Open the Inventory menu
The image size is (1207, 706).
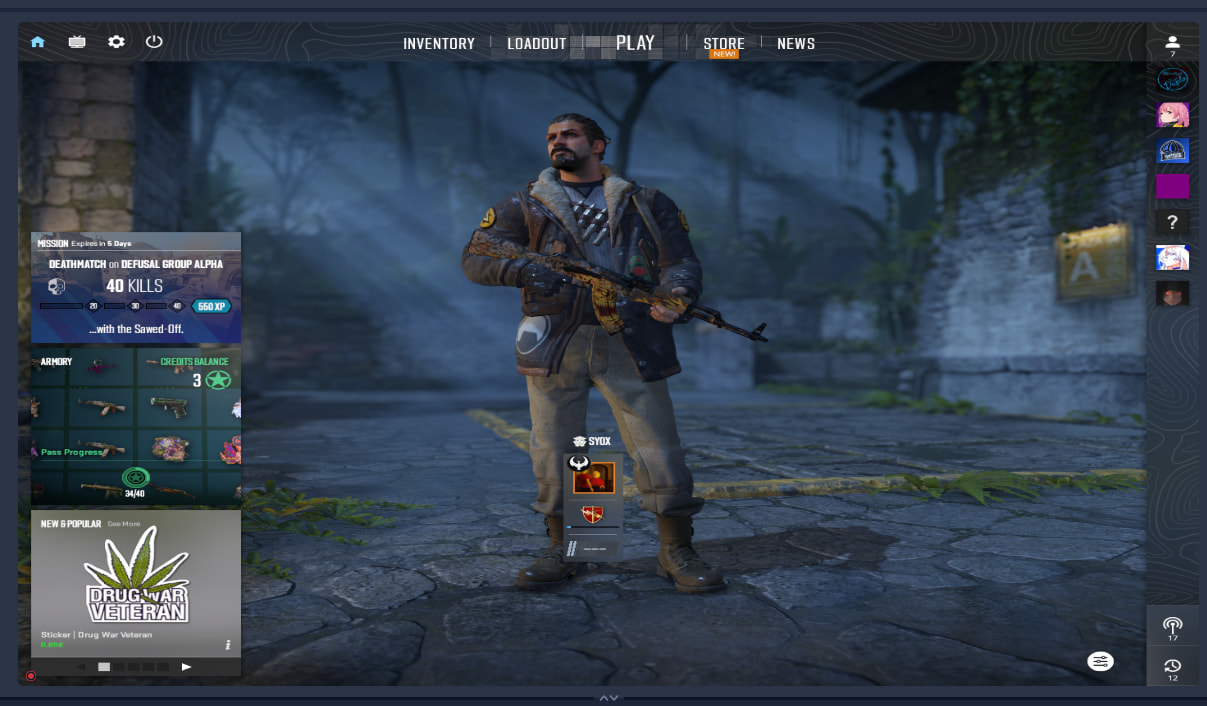(x=438, y=44)
